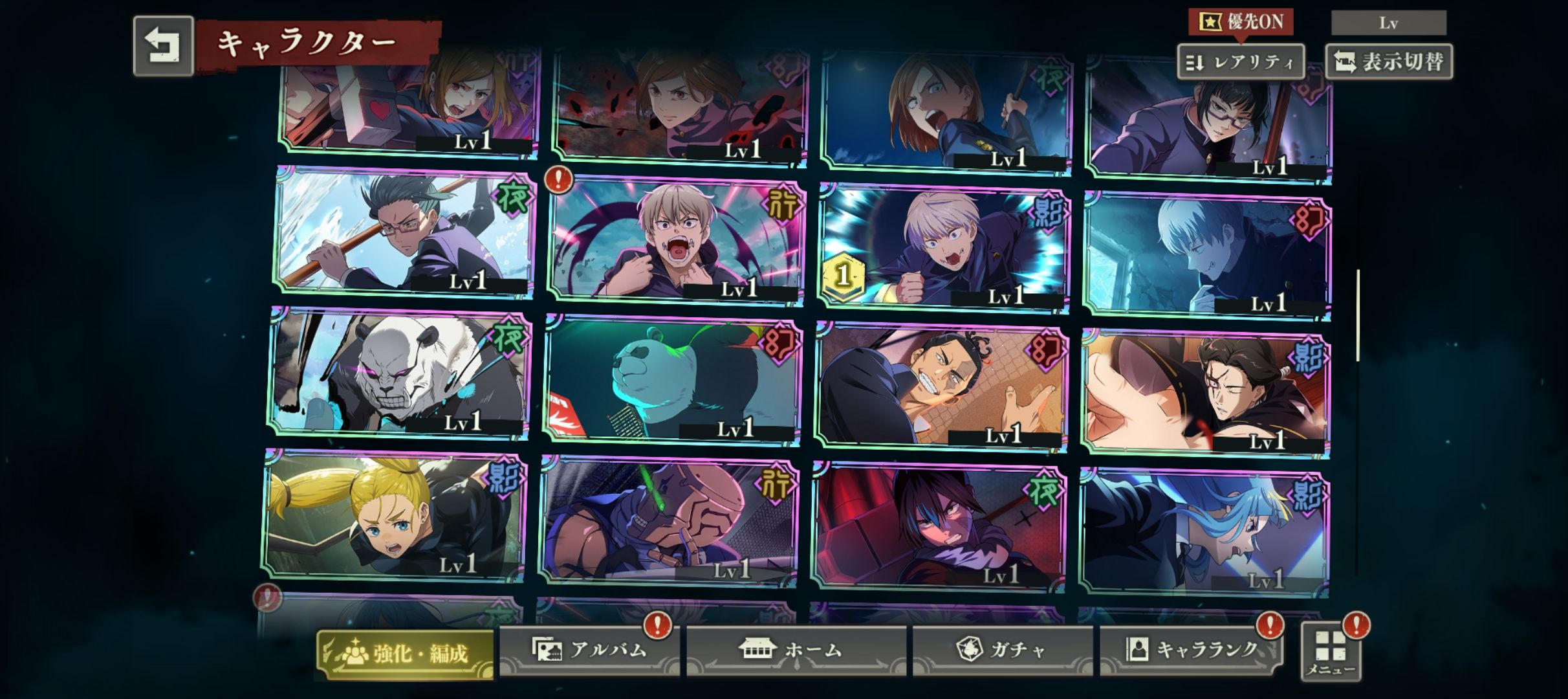Open the 強化・編成 tab
The width and height of the screenshot is (1568, 699).
click(x=406, y=654)
